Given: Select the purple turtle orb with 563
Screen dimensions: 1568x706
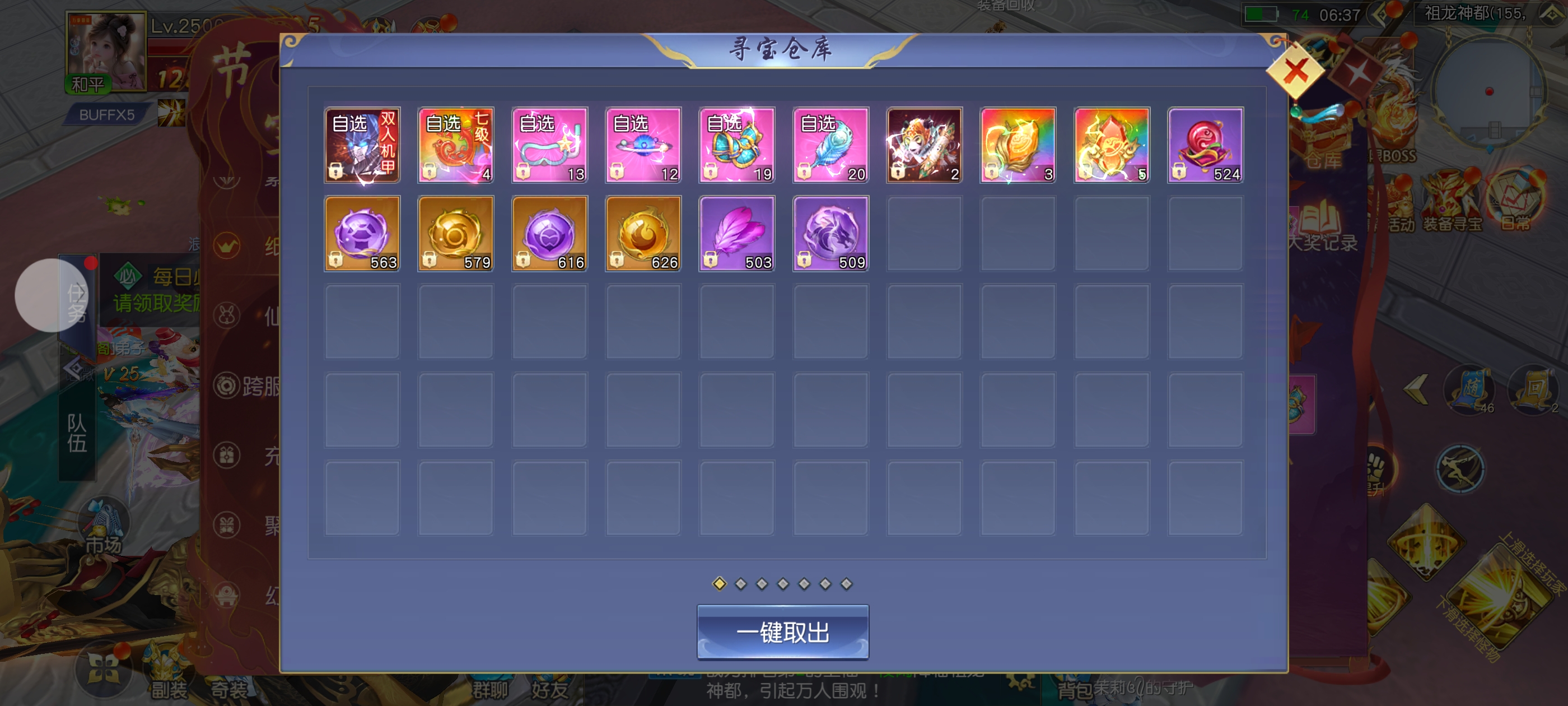Looking at the screenshot, I should click(362, 234).
